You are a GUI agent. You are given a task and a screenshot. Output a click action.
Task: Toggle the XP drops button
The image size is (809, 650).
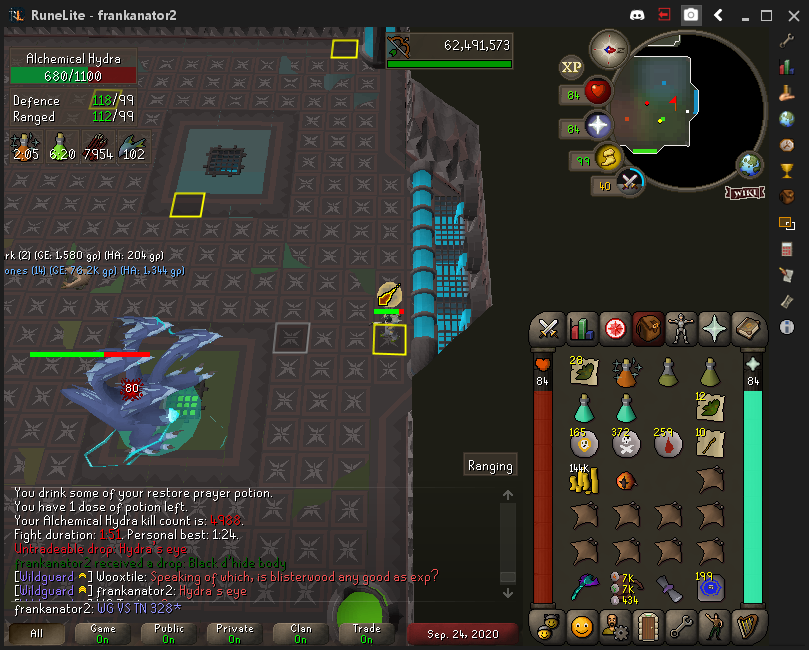pos(571,67)
